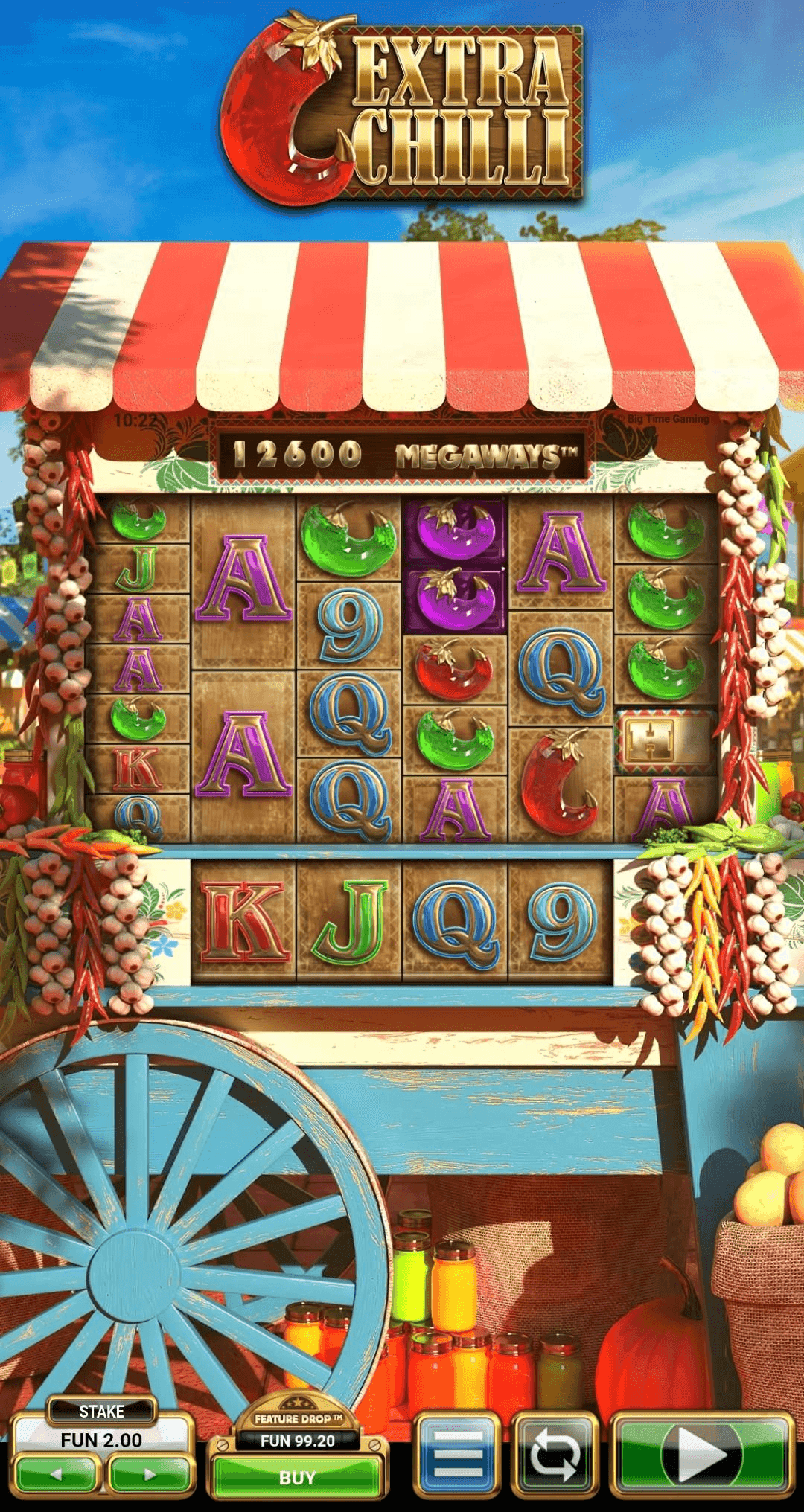Buy the Feature Drop bonus
804x1512 pixels.
[x=297, y=1477]
